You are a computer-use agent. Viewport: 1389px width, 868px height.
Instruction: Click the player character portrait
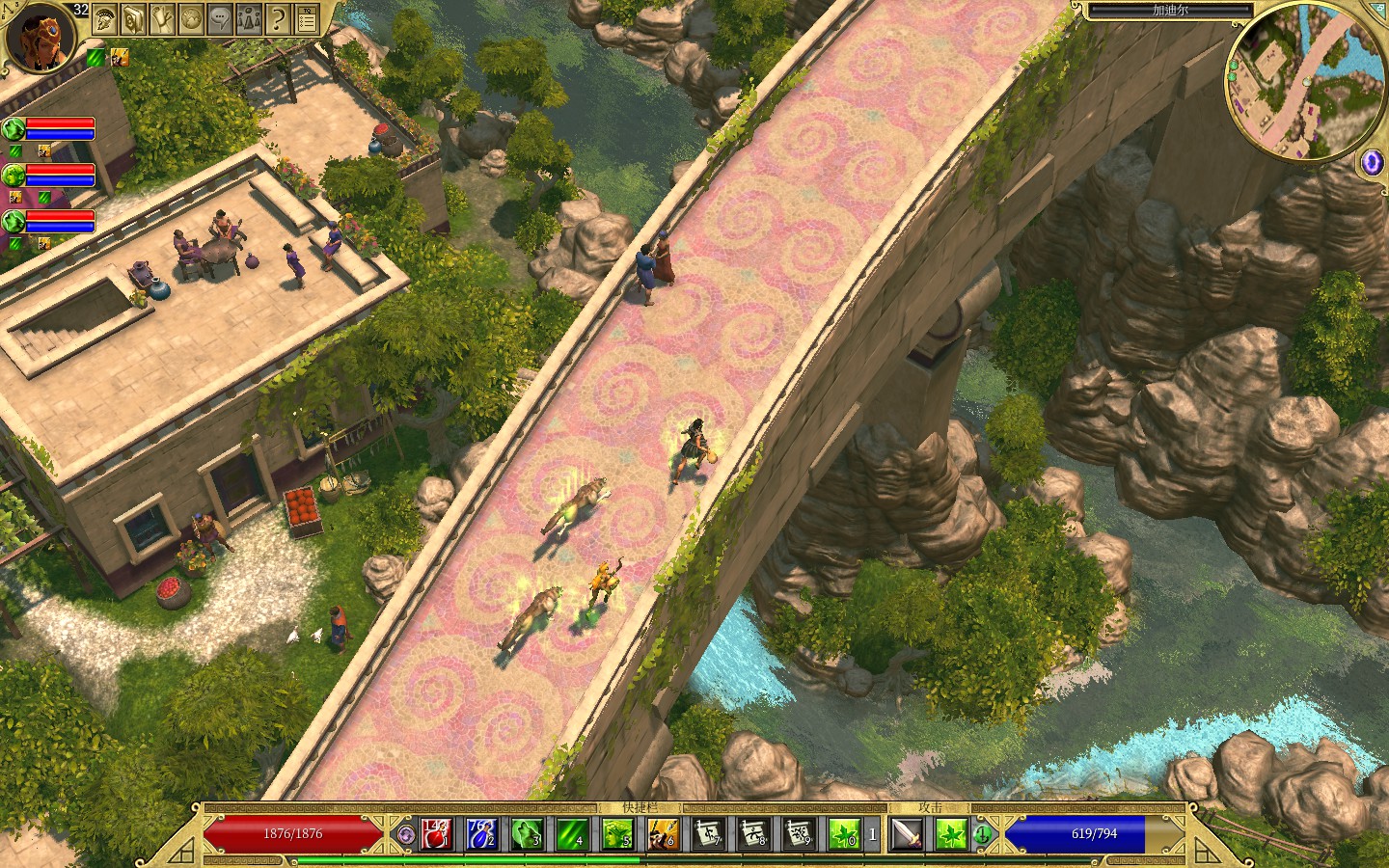(x=41, y=37)
